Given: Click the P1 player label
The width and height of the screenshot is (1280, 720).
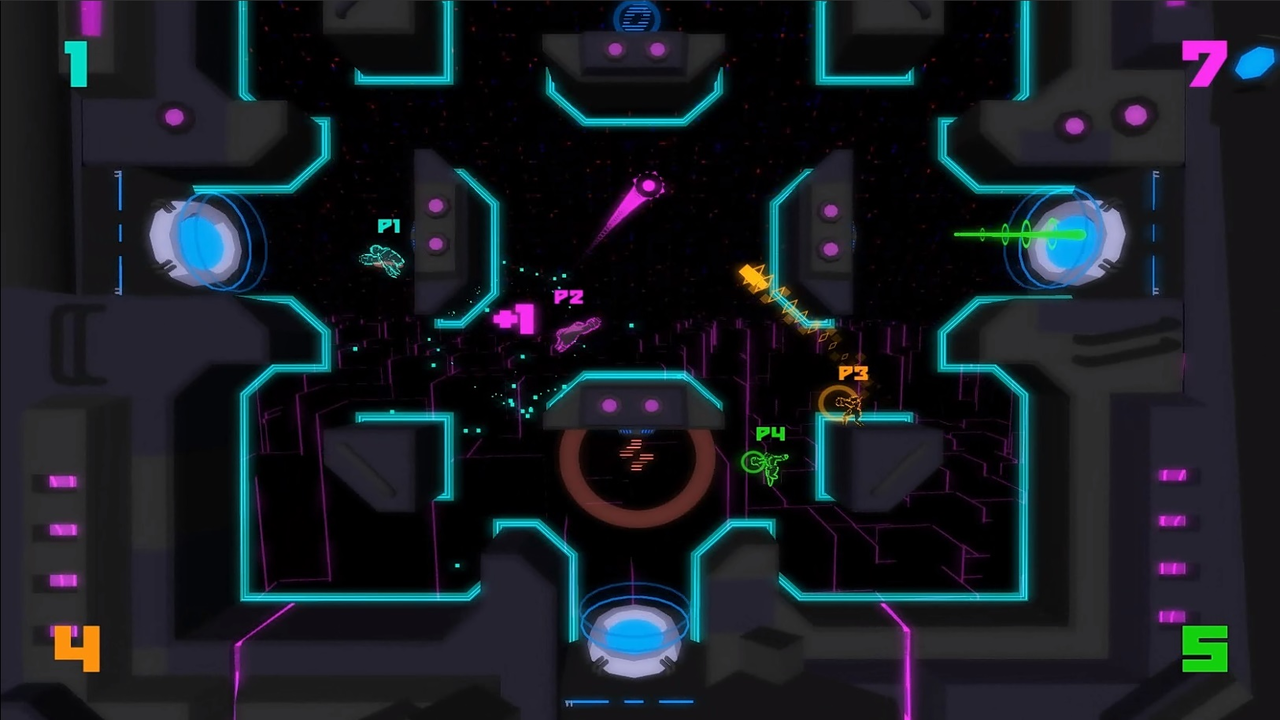Looking at the screenshot, I should click(x=388, y=227).
